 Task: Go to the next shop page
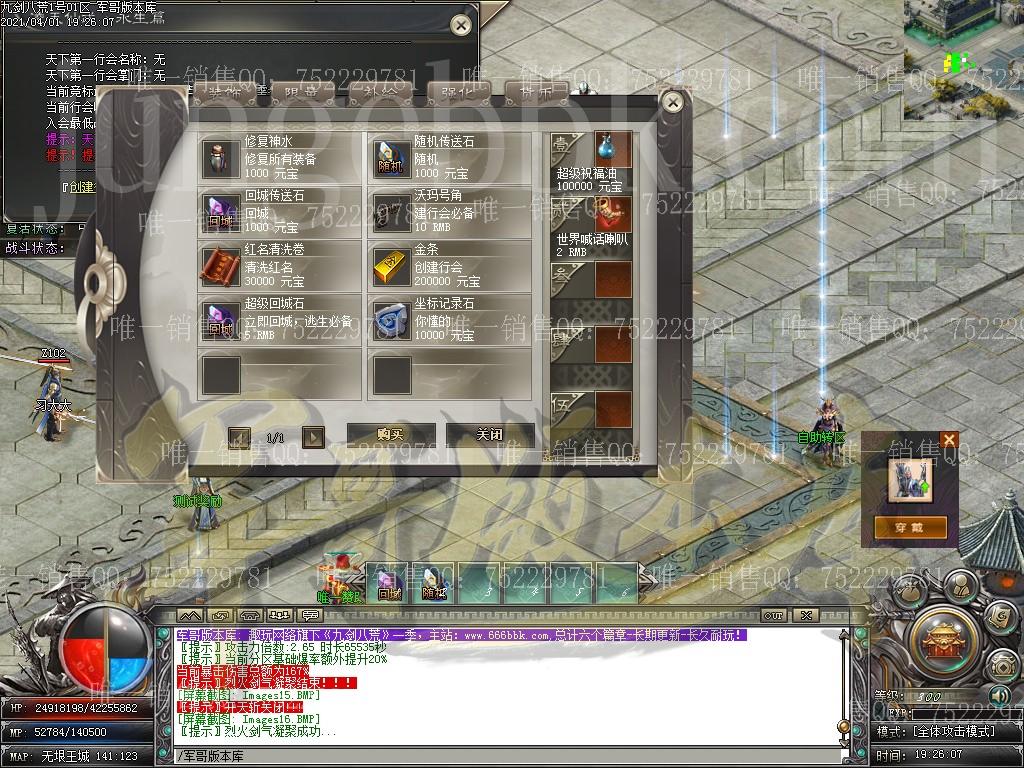coord(313,437)
